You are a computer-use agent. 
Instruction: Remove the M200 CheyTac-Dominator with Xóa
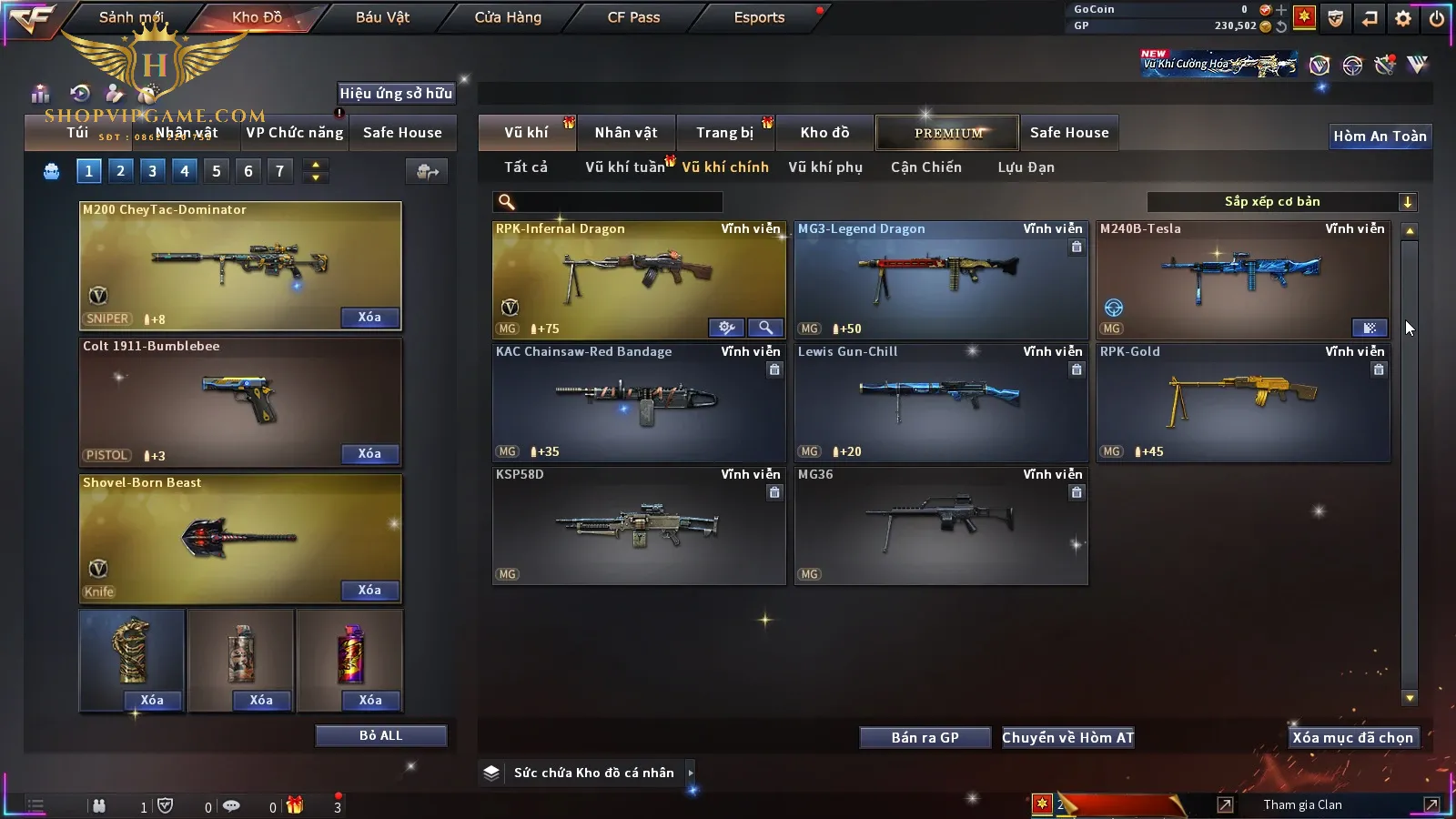tap(369, 317)
